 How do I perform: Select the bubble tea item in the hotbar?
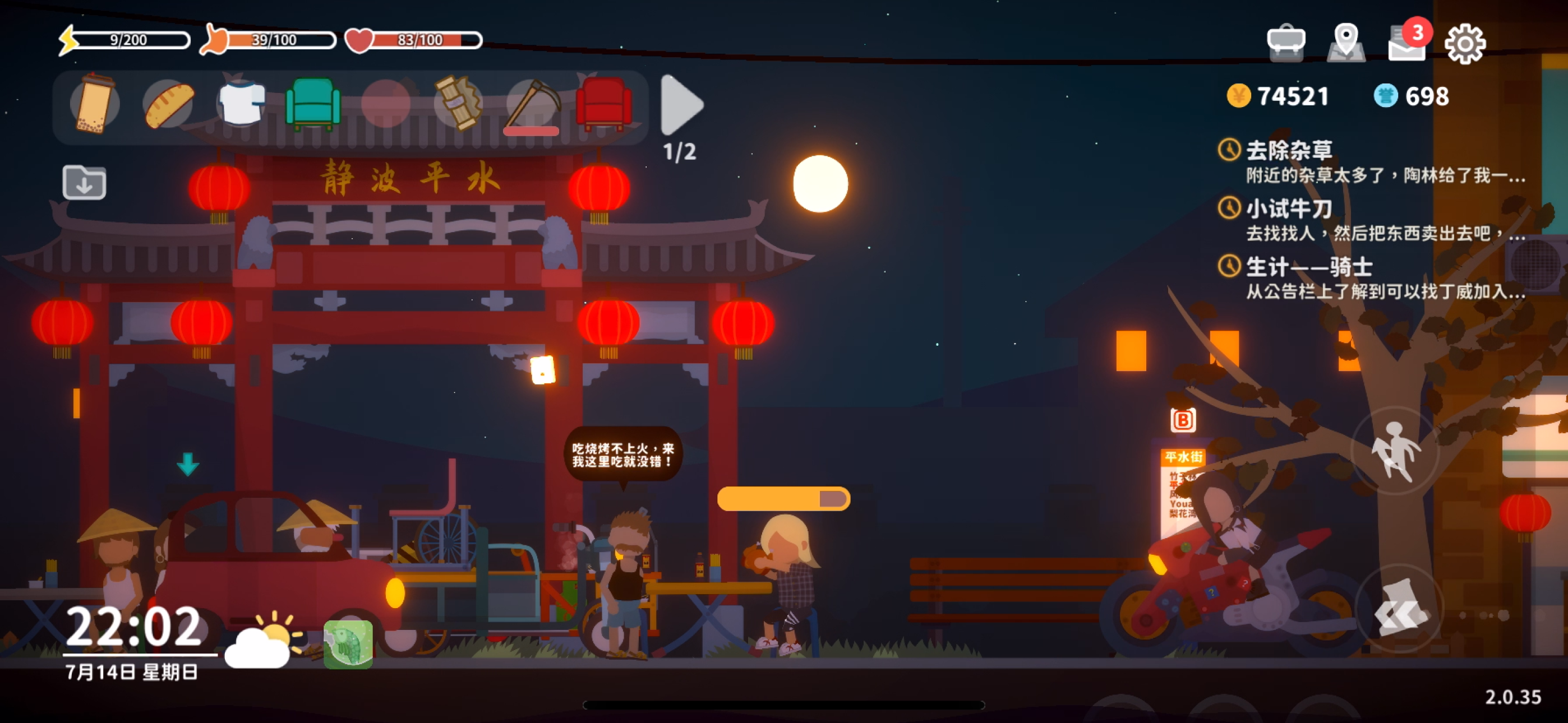coord(95,105)
